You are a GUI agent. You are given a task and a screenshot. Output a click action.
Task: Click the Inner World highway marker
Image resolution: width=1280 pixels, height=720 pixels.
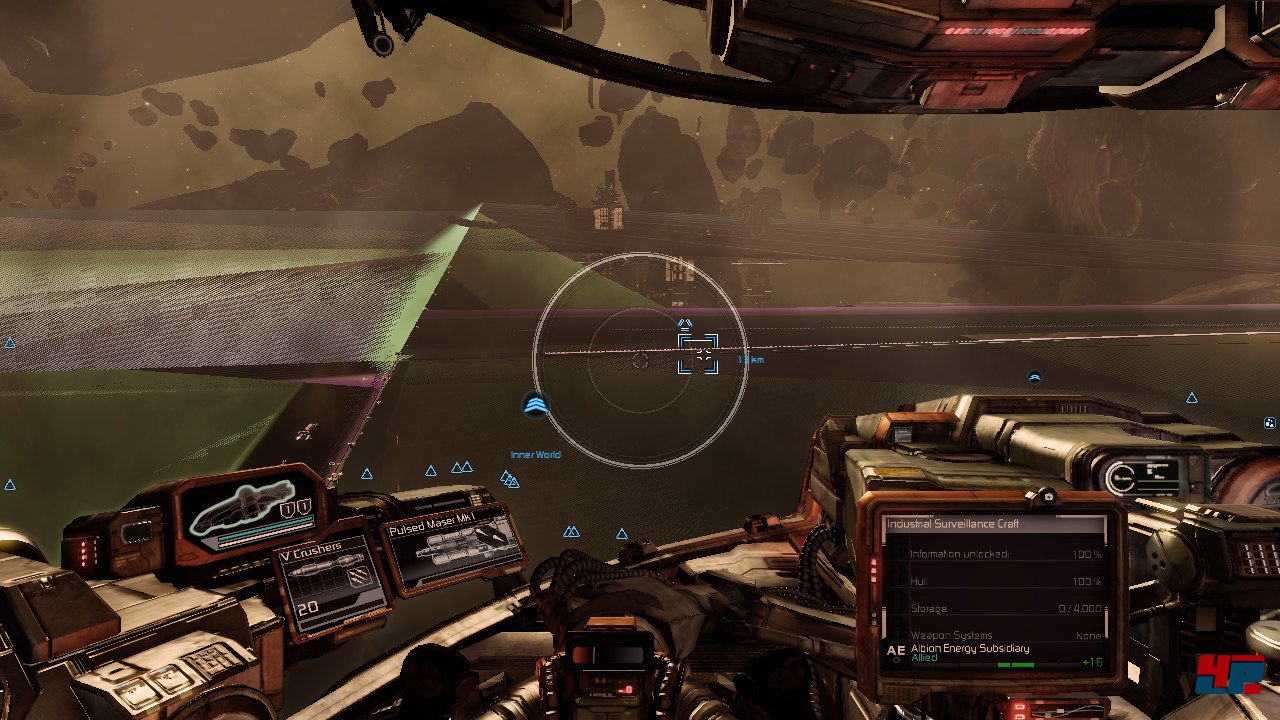pos(536,405)
